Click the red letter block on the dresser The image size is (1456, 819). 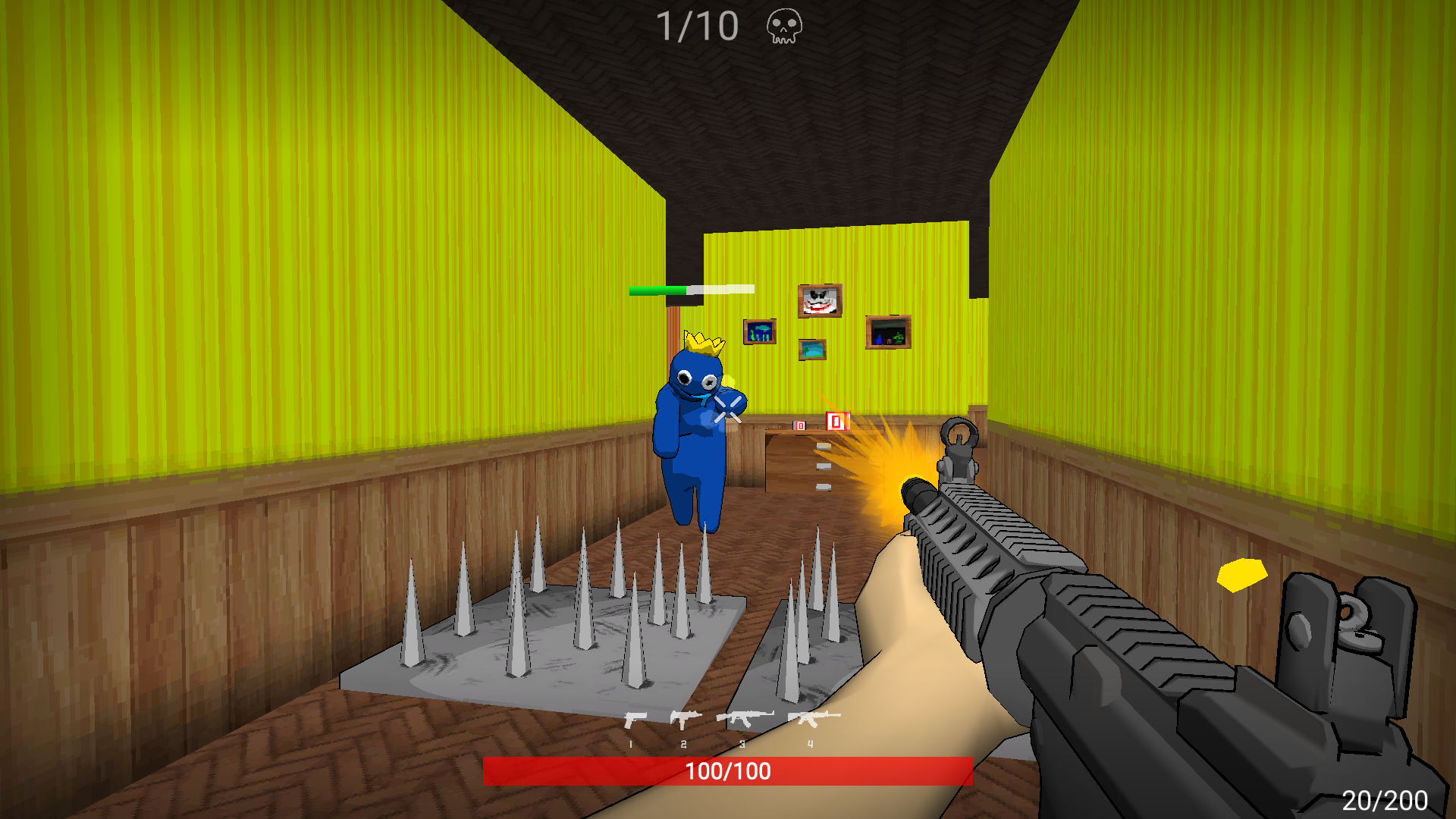pyautogui.click(x=836, y=419)
